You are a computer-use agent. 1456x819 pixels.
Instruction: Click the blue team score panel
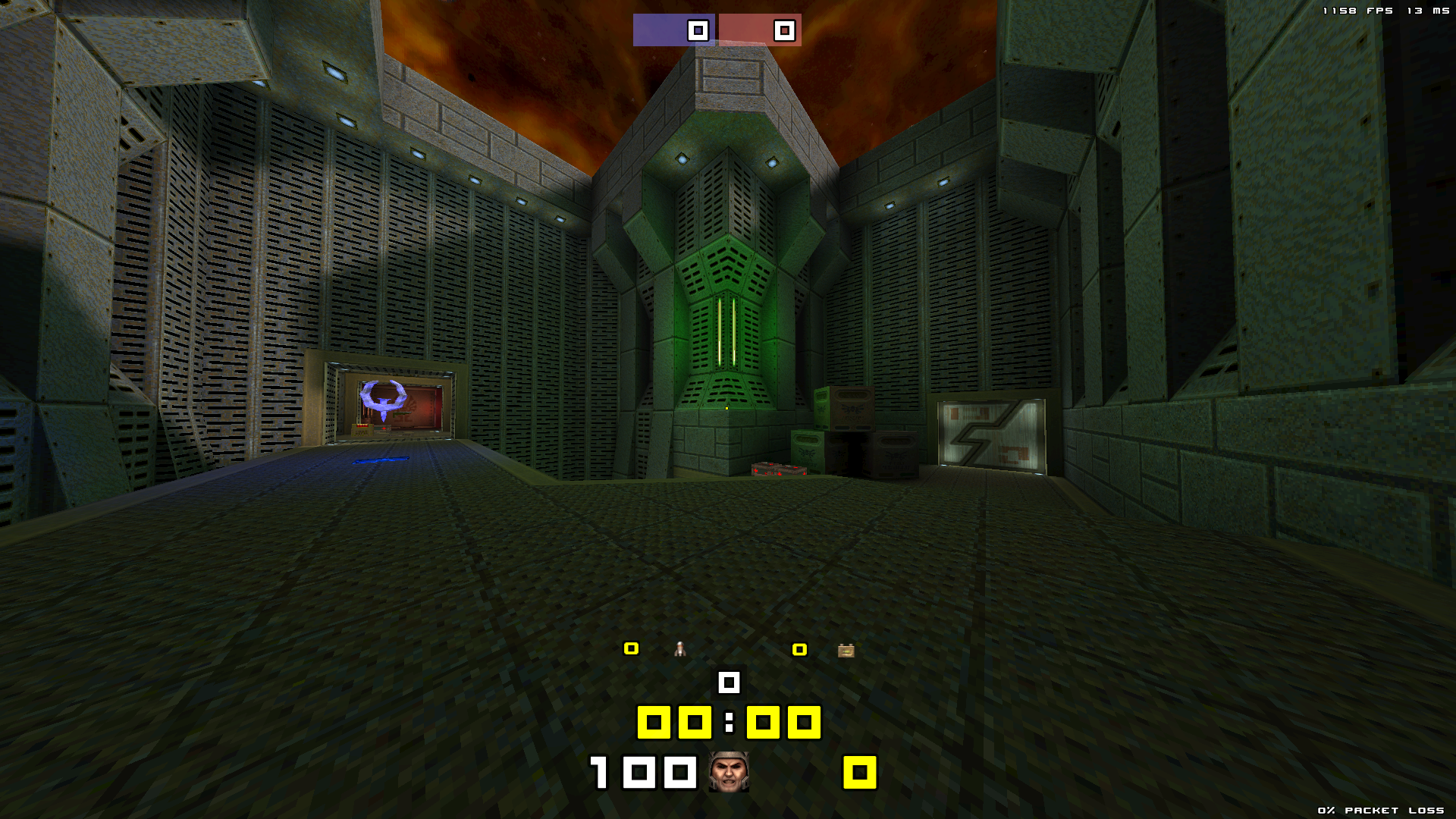tap(674, 30)
